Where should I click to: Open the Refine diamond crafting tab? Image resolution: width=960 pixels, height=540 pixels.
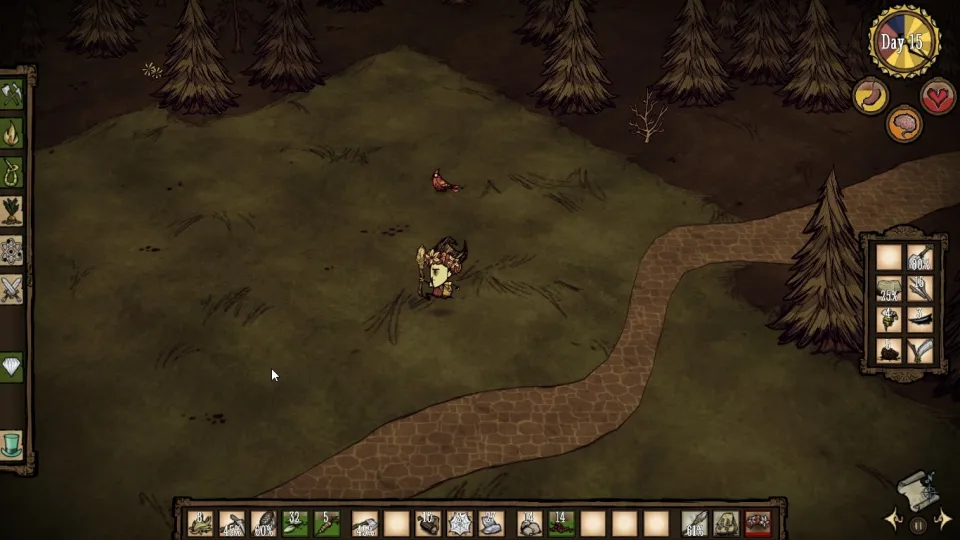coord(12,367)
